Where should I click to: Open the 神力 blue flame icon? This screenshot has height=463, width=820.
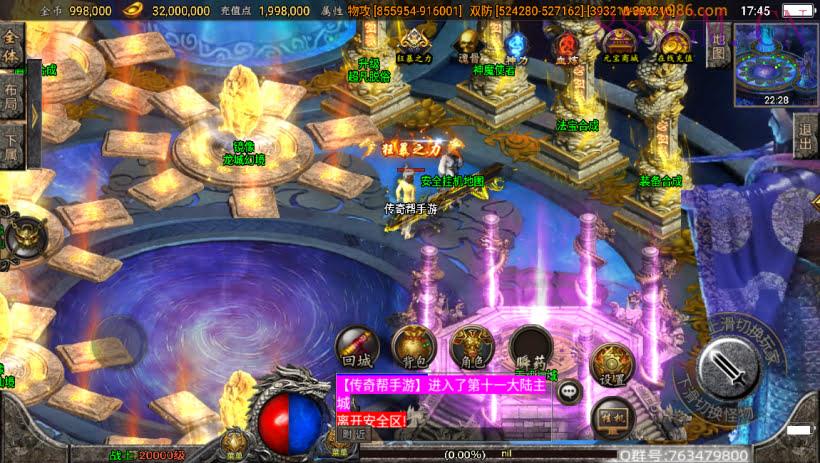[x=517, y=45]
